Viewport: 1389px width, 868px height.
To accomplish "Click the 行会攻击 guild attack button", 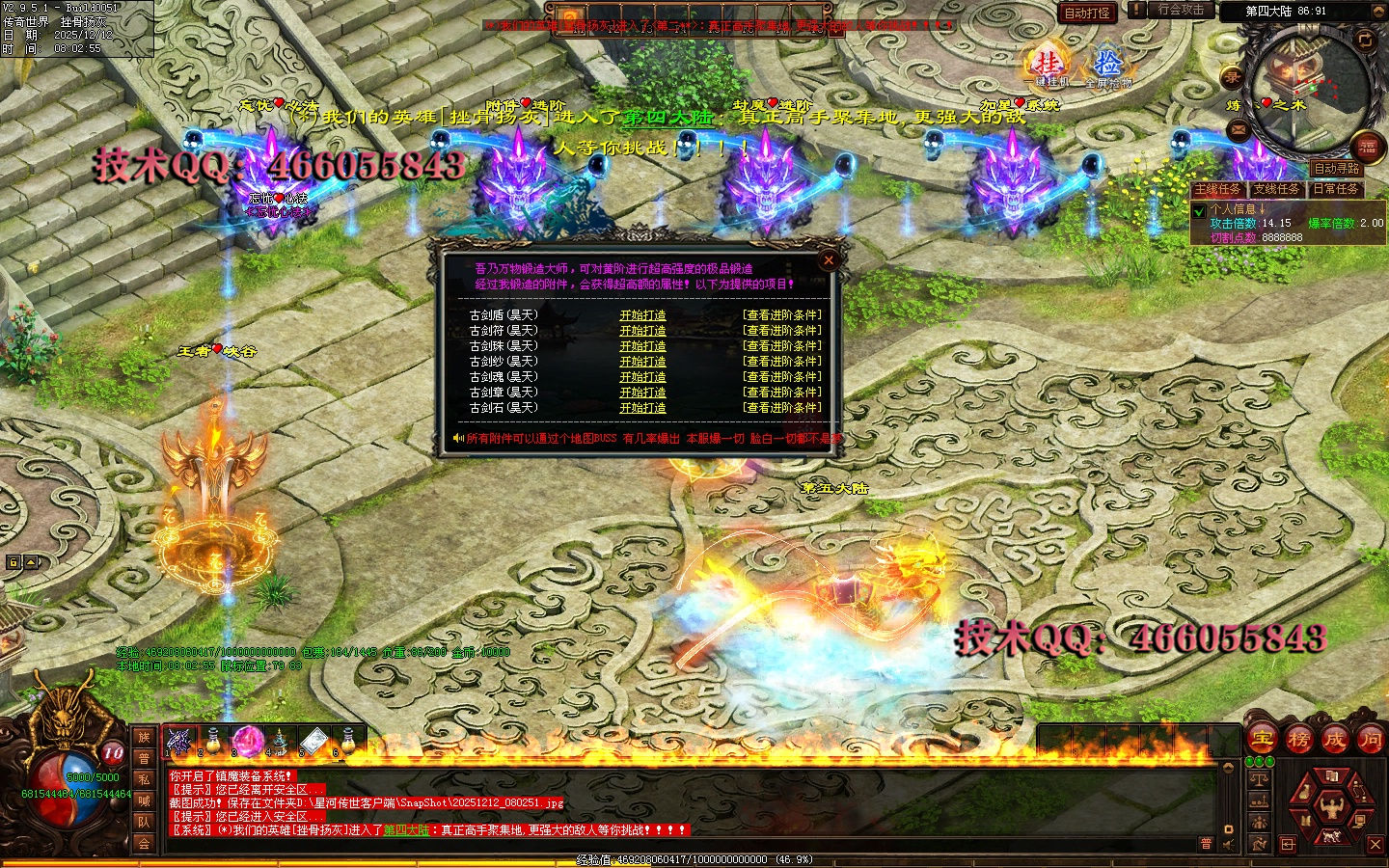I will [x=1181, y=10].
